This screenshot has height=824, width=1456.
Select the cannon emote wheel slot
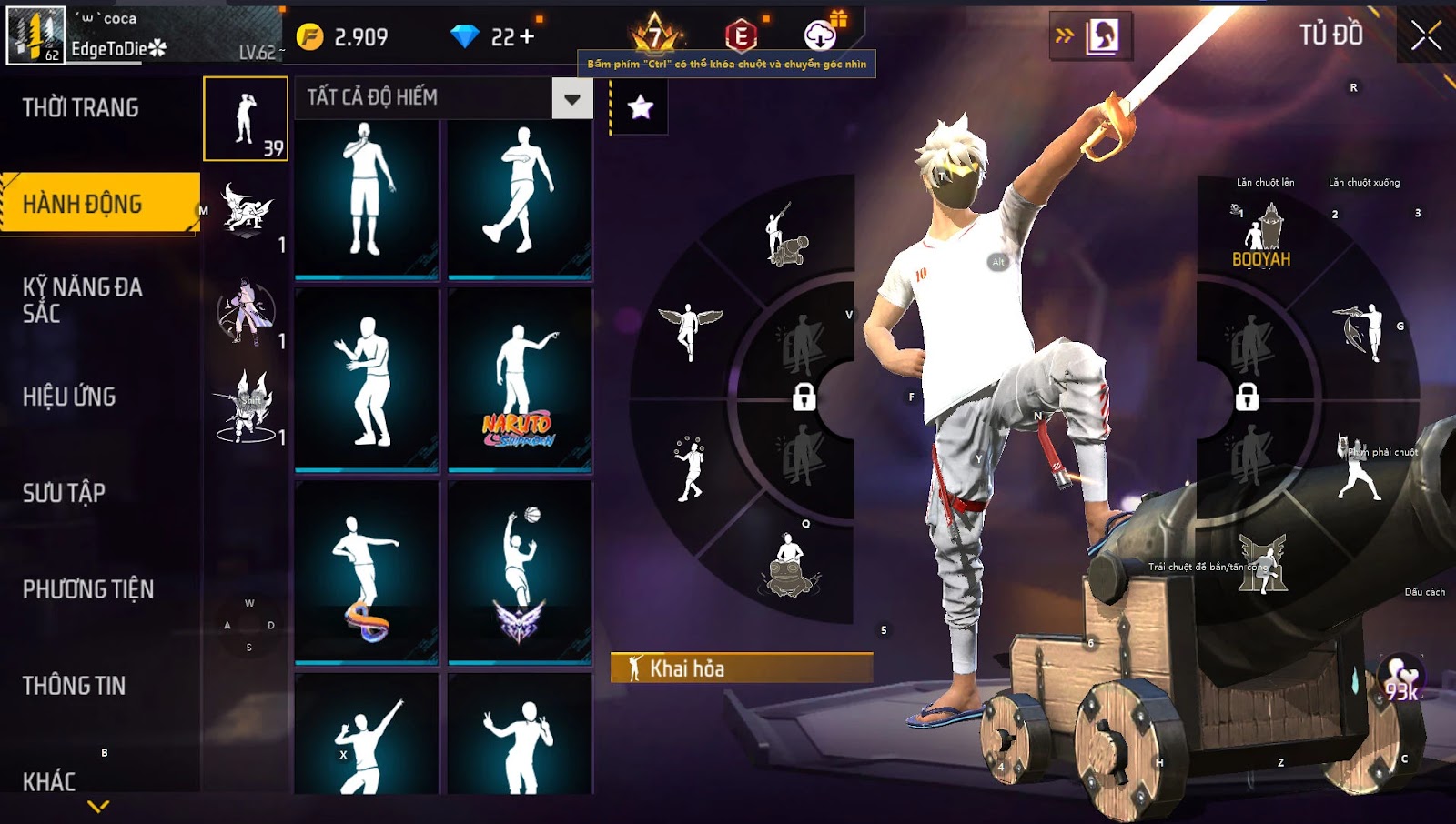tap(785, 236)
